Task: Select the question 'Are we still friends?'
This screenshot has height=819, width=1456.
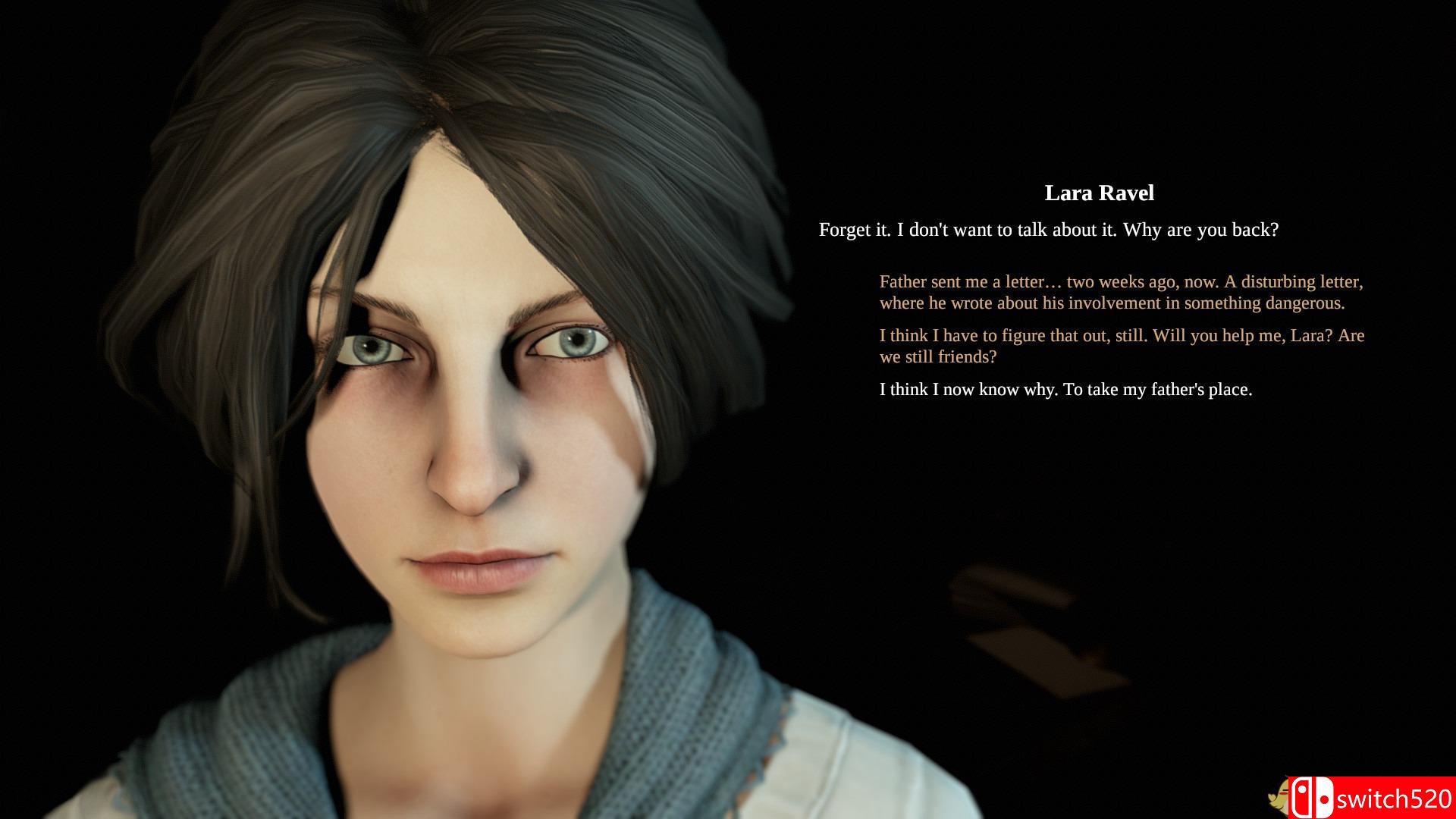Action: pyautogui.click(x=938, y=356)
